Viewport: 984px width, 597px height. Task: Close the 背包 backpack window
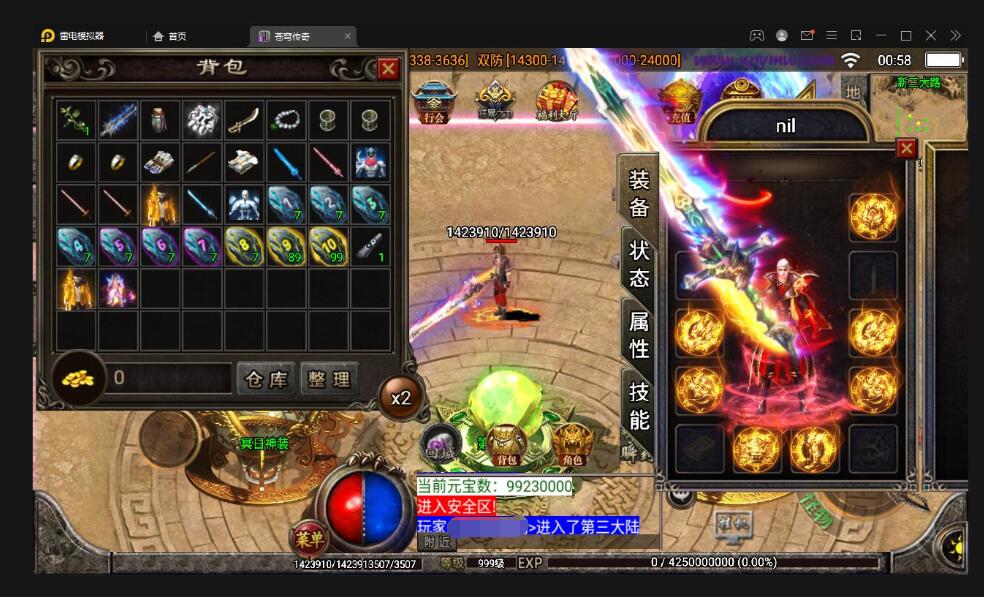click(x=388, y=69)
